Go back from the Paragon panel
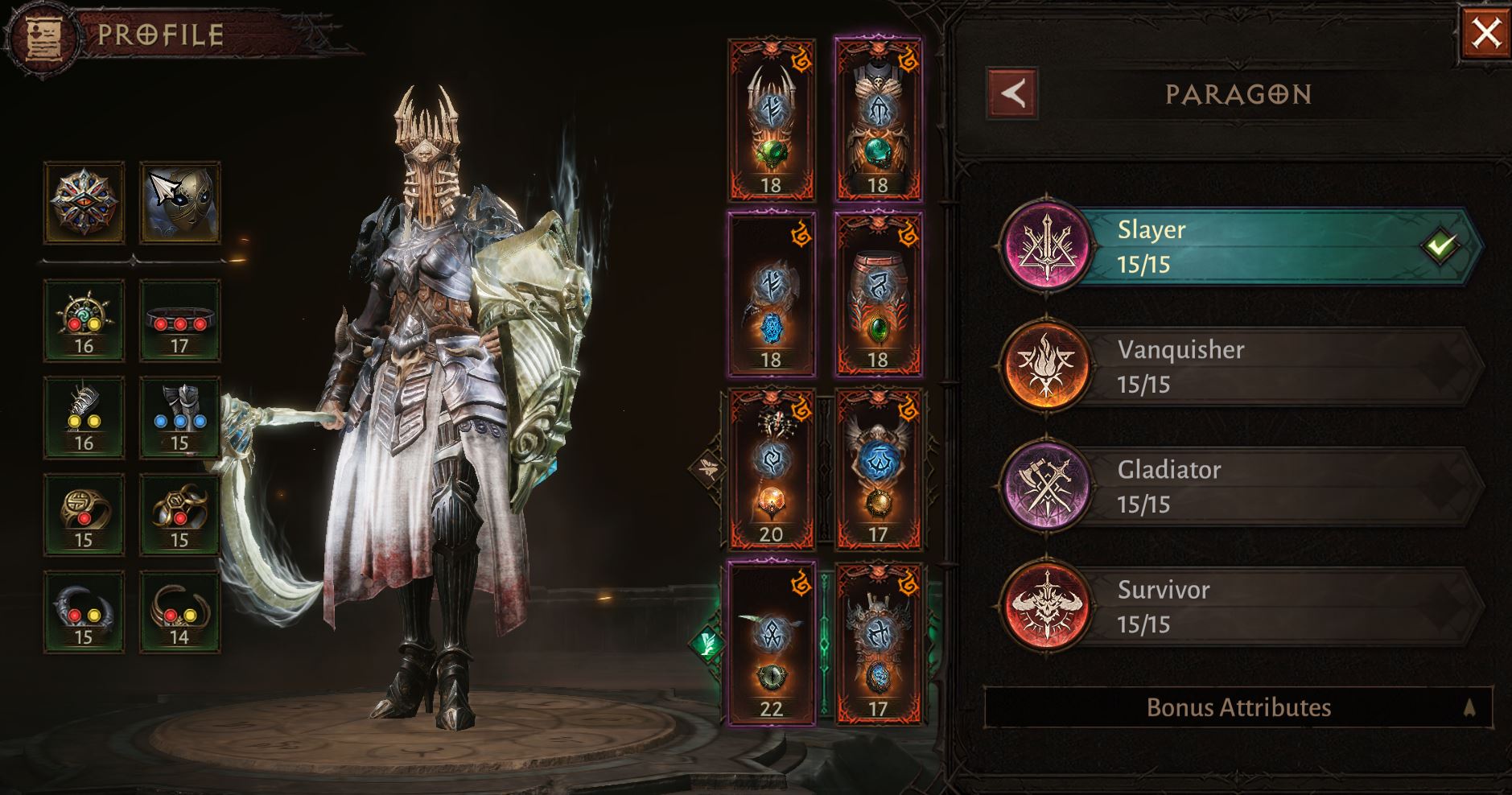The height and width of the screenshot is (795, 1512). click(x=1012, y=94)
